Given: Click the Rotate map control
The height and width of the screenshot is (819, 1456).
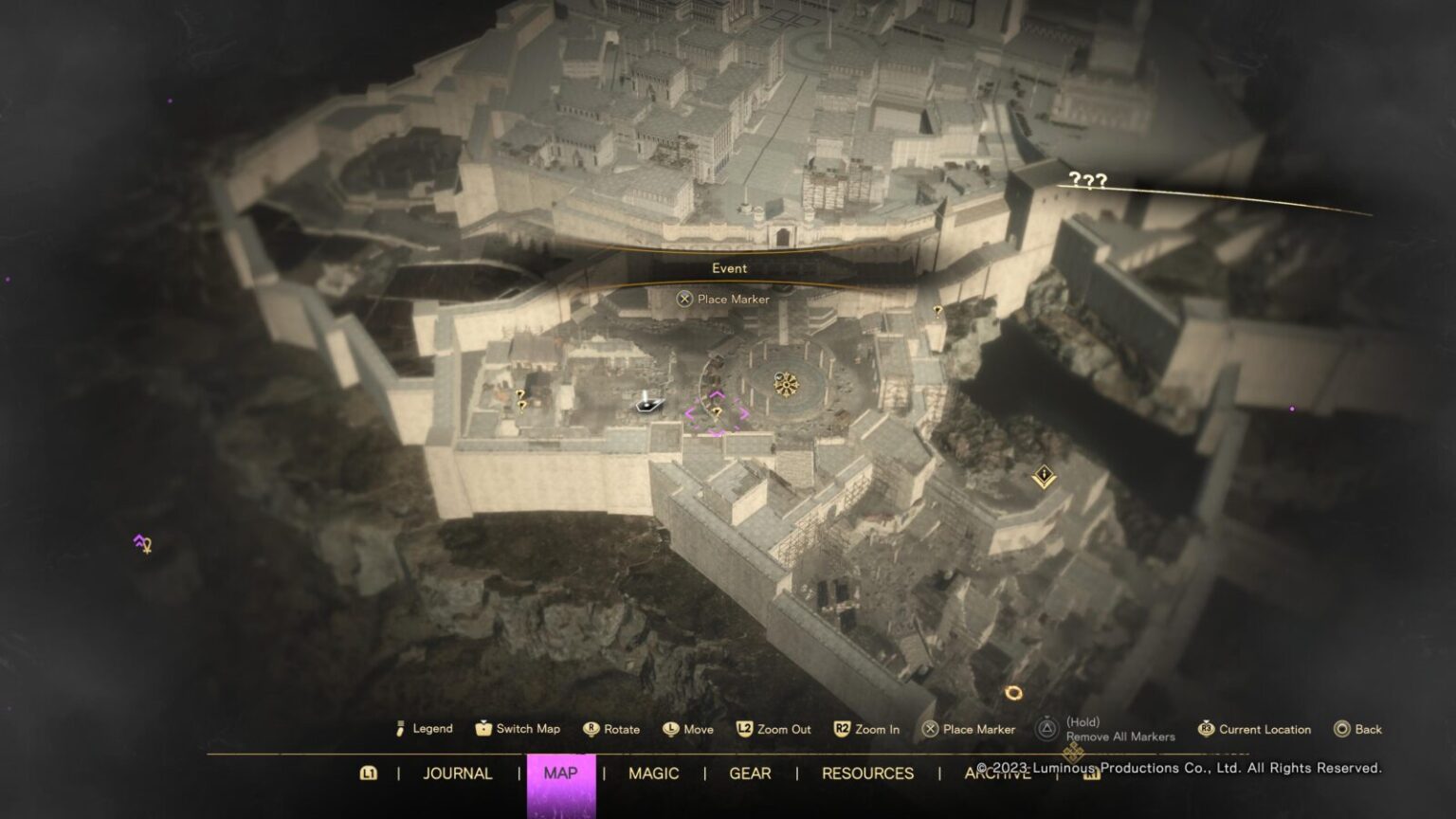Looking at the screenshot, I should point(590,729).
